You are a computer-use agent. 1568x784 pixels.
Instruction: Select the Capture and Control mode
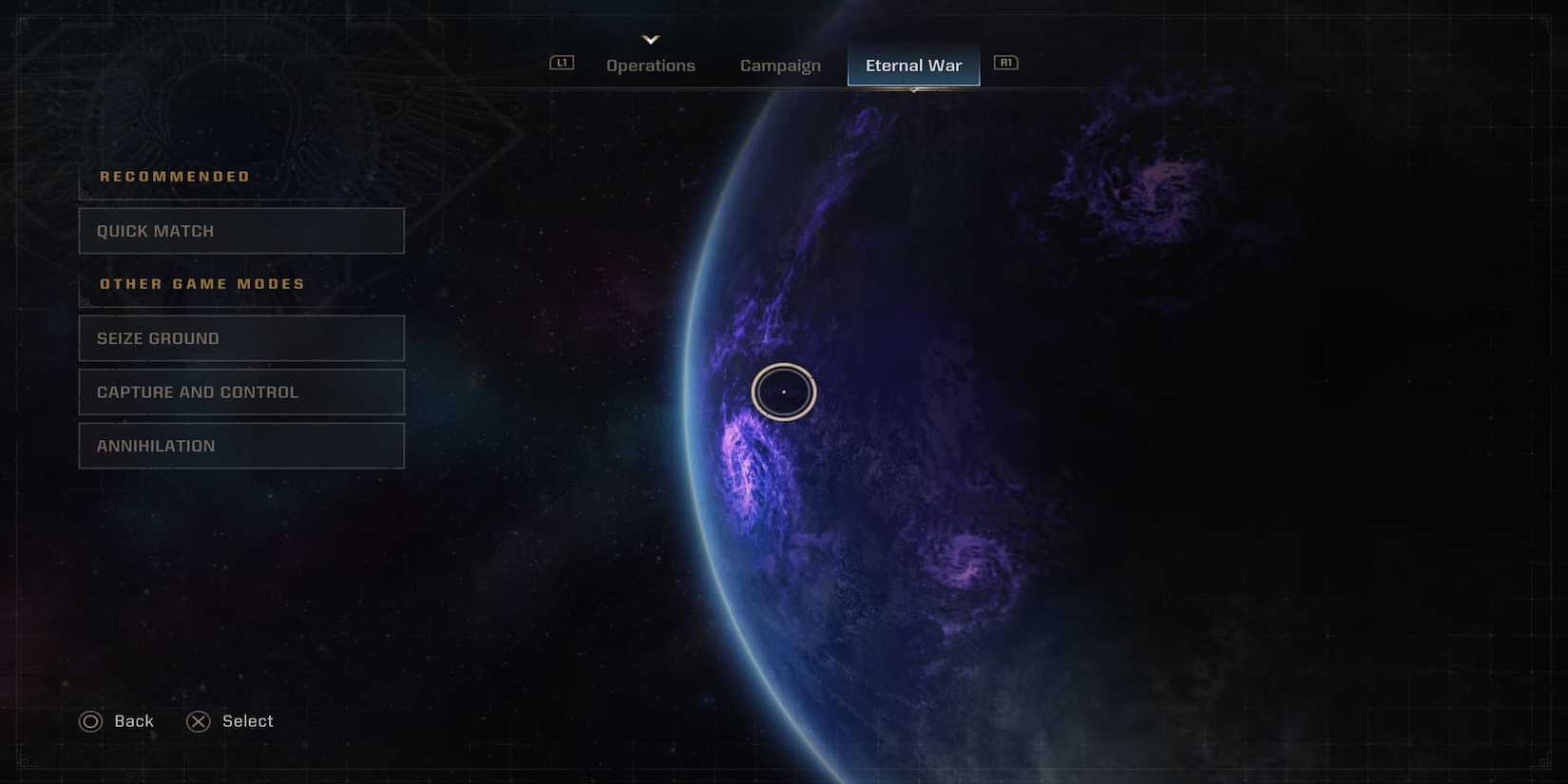pyautogui.click(x=241, y=392)
